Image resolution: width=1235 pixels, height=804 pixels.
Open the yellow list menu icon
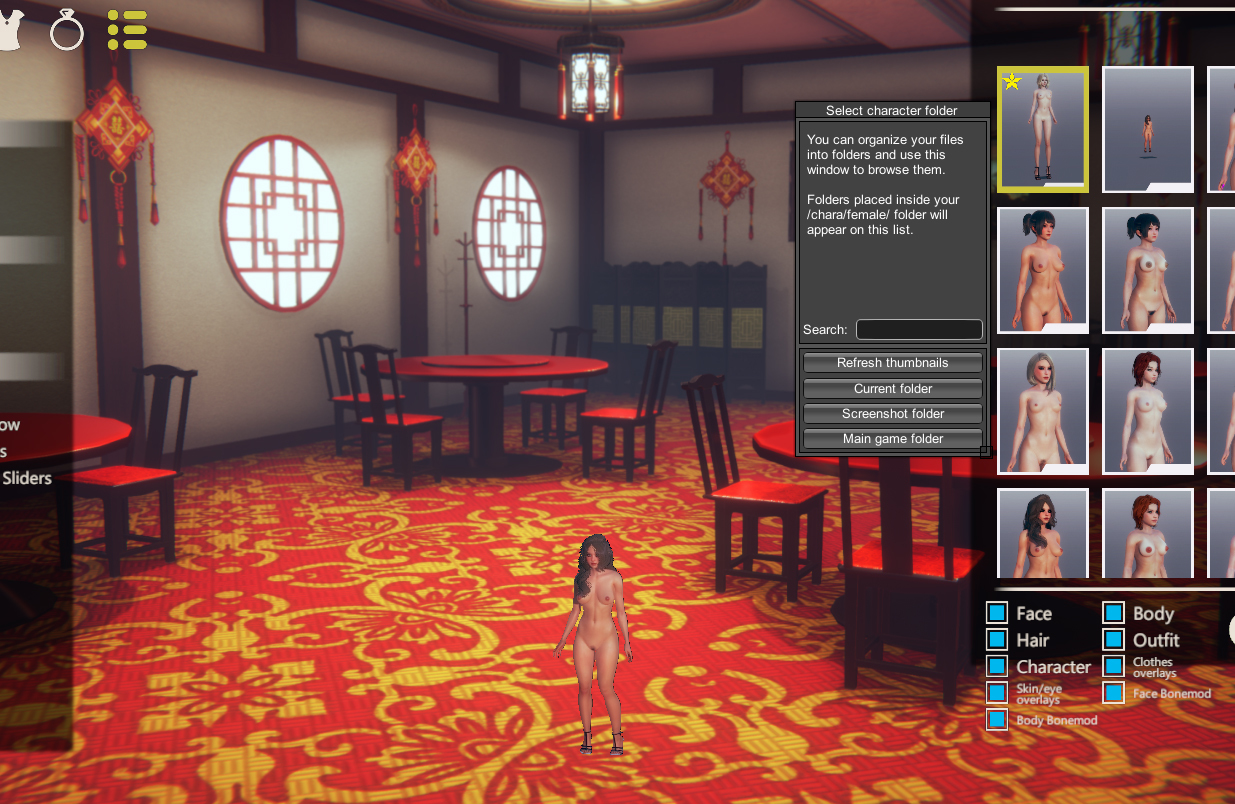click(127, 30)
